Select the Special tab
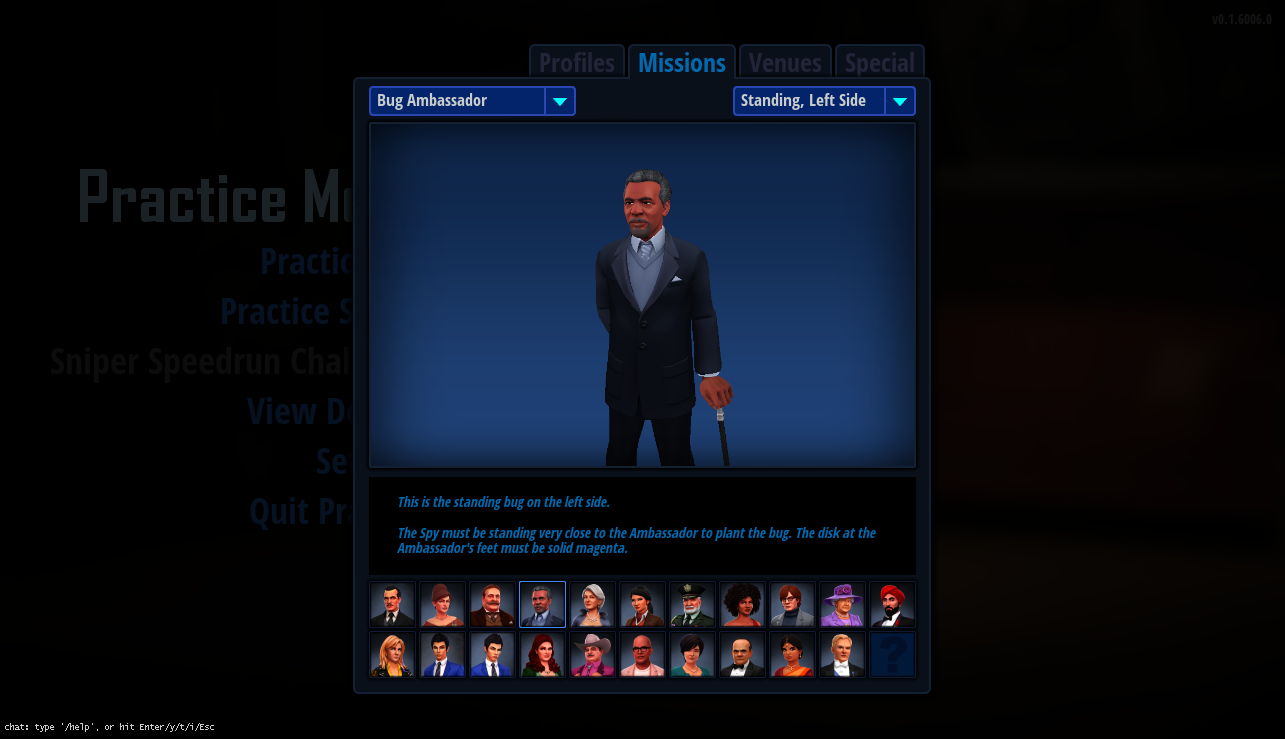Screen dimensions: 1285x739 click(x=879, y=62)
